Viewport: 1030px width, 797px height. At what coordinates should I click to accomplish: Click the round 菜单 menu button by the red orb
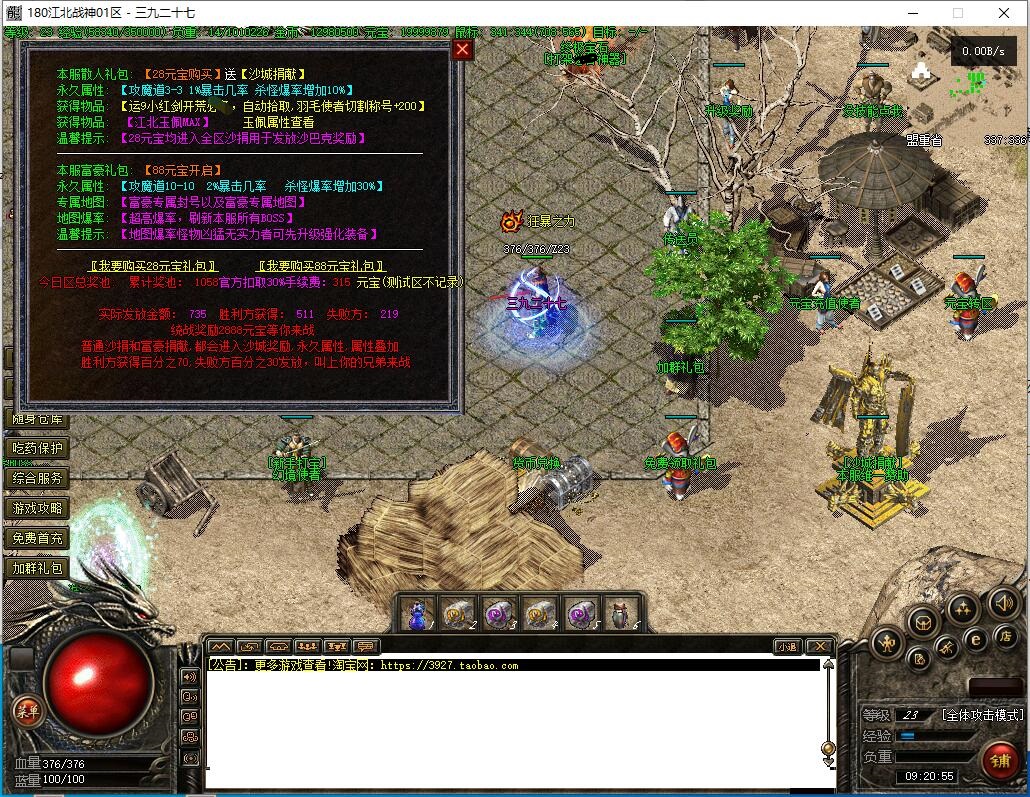point(28,711)
